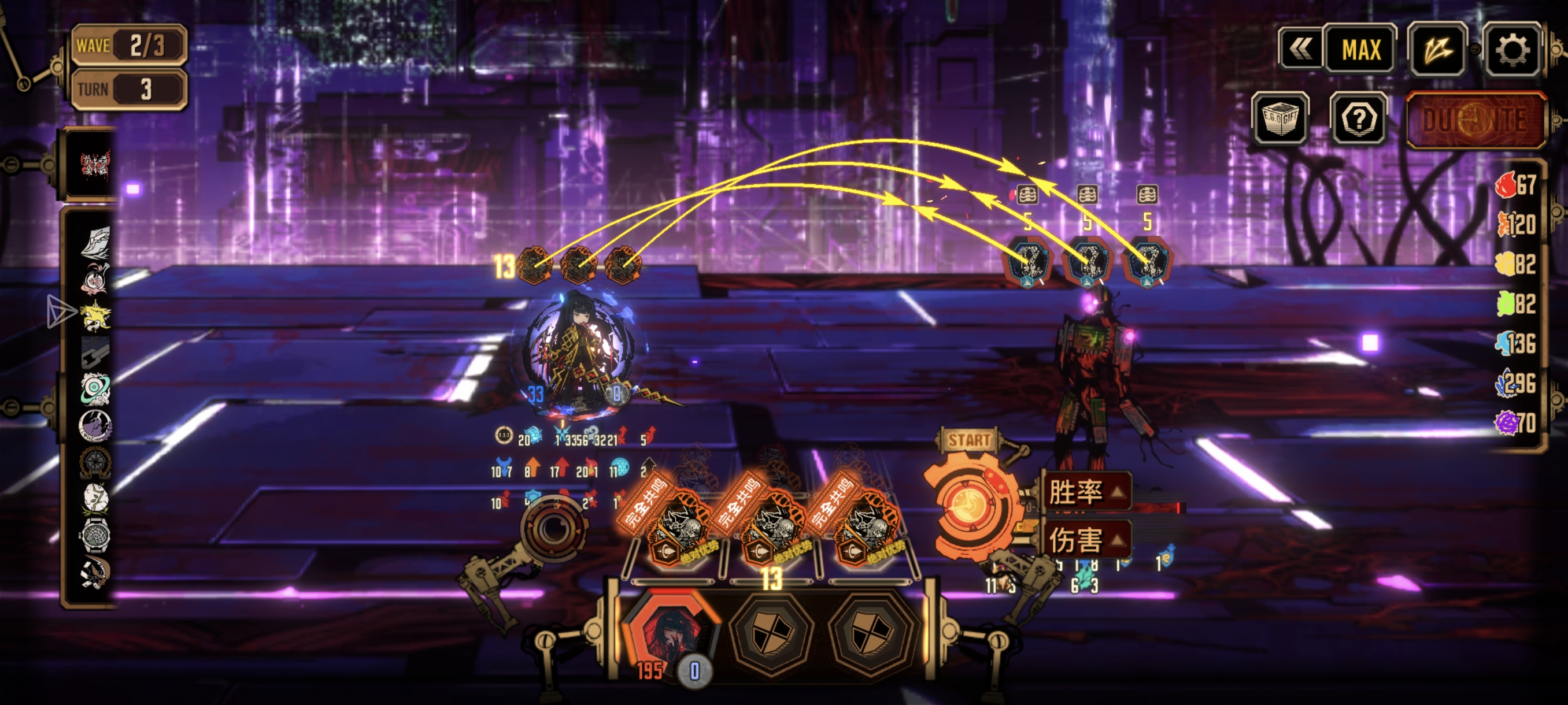Image resolution: width=1568 pixels, height=705 pixels.
Task: Inspect the chain gift icon
Action: tap(95, 351)
